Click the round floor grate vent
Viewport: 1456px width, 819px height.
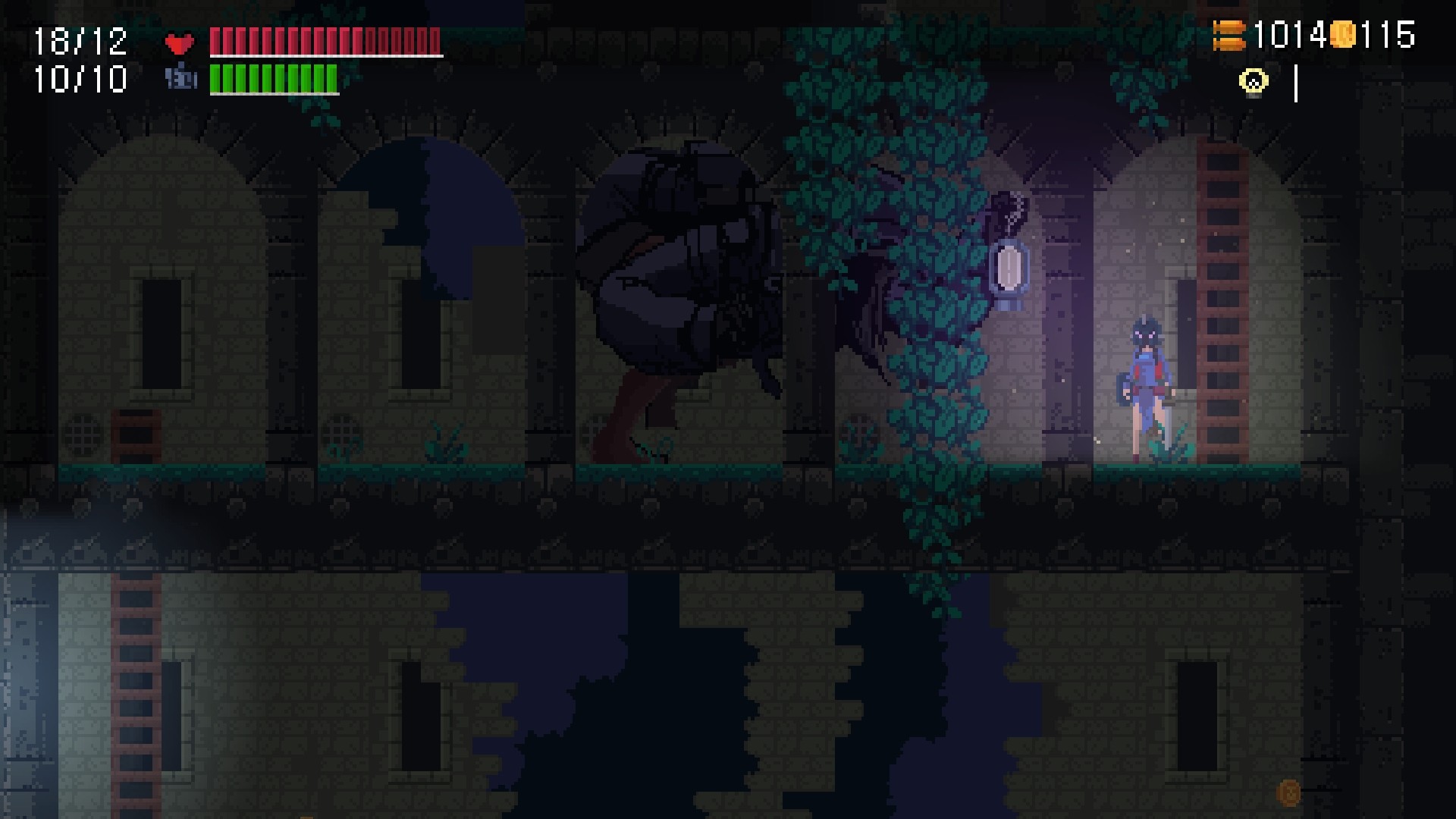click(83, 435)
